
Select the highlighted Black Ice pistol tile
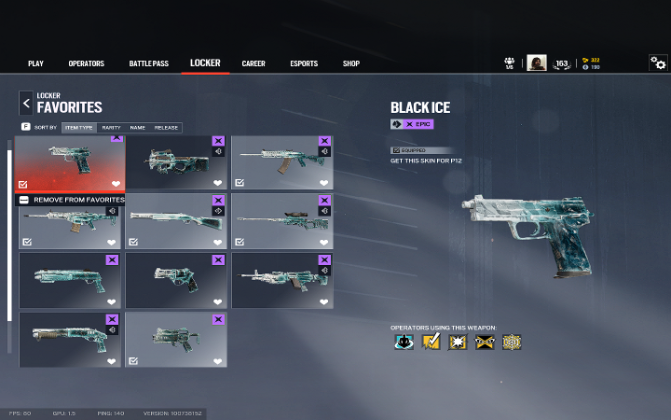[x=70, y=163]
